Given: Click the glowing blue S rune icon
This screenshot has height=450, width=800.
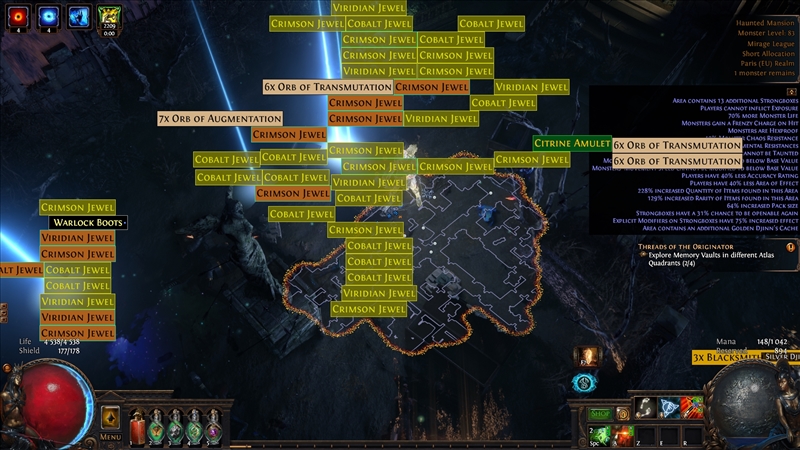Looking at the screenshot, I should (586, 383).
